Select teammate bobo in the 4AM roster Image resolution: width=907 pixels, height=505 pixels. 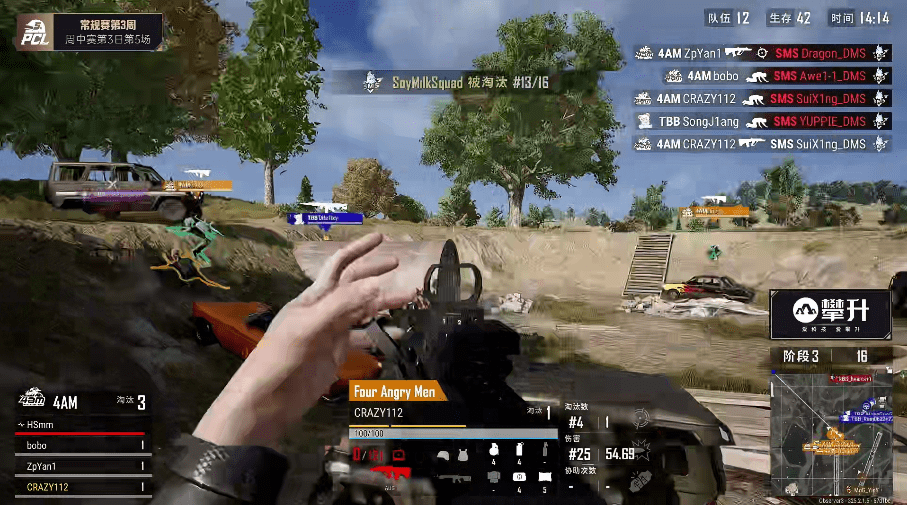(x=80, y=445)
